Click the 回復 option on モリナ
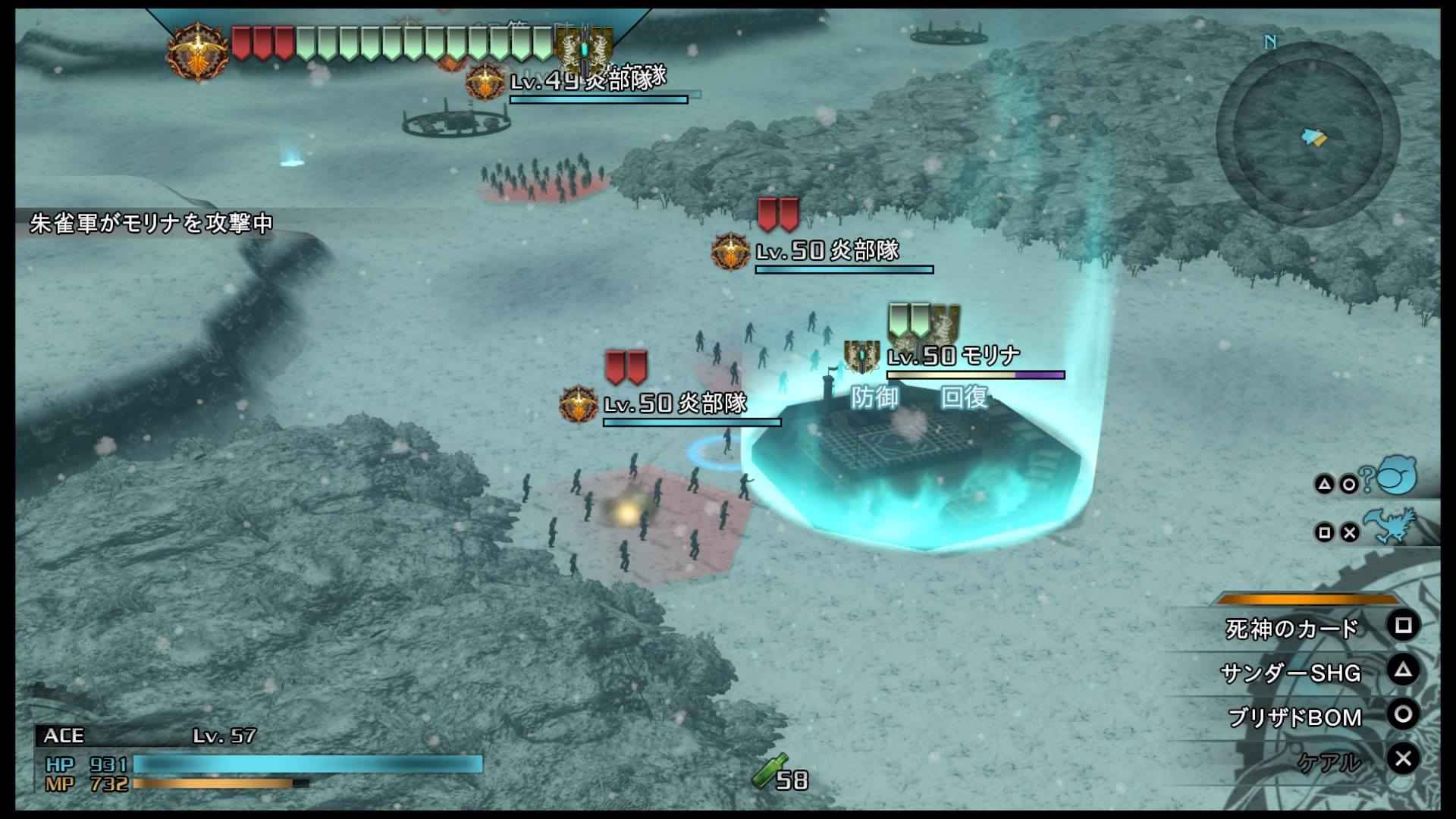This screenshot has height=819, width=1456. 964,397
